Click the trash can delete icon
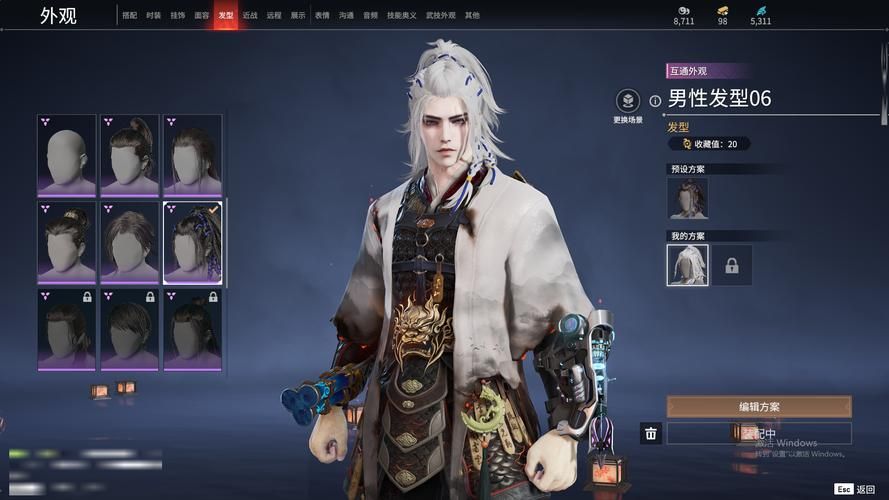The image size is (889, 500). (x=651, y=433)
